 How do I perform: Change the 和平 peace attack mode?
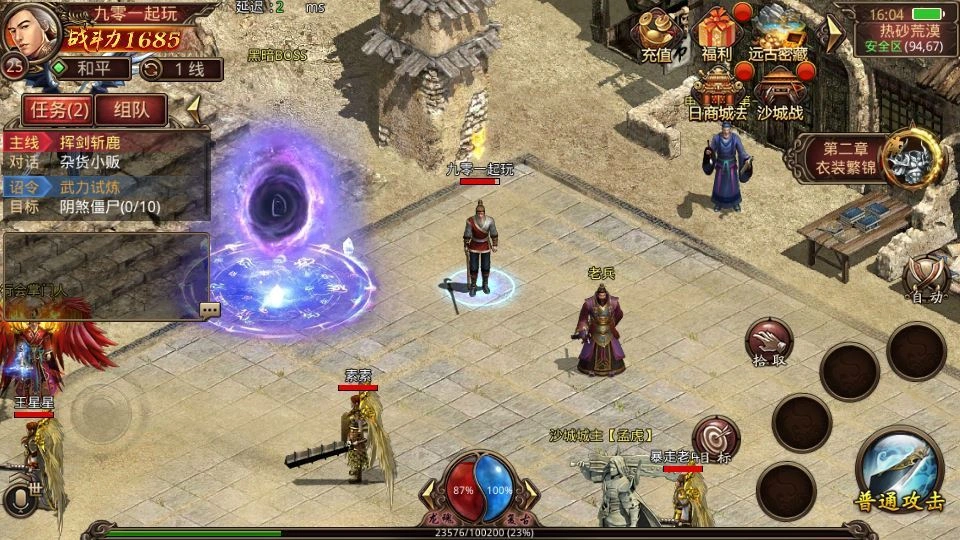(90, 69)
